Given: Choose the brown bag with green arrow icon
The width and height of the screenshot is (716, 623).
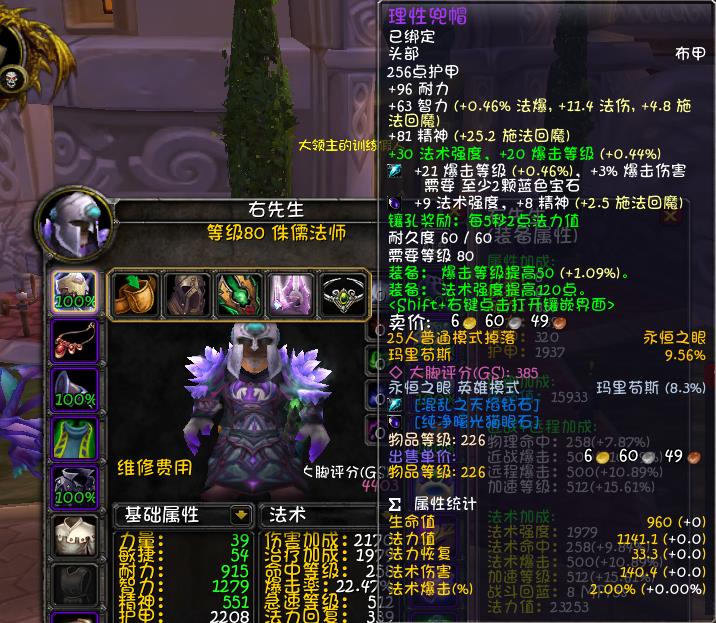Looking at the screenshot, I should (133, 294).
